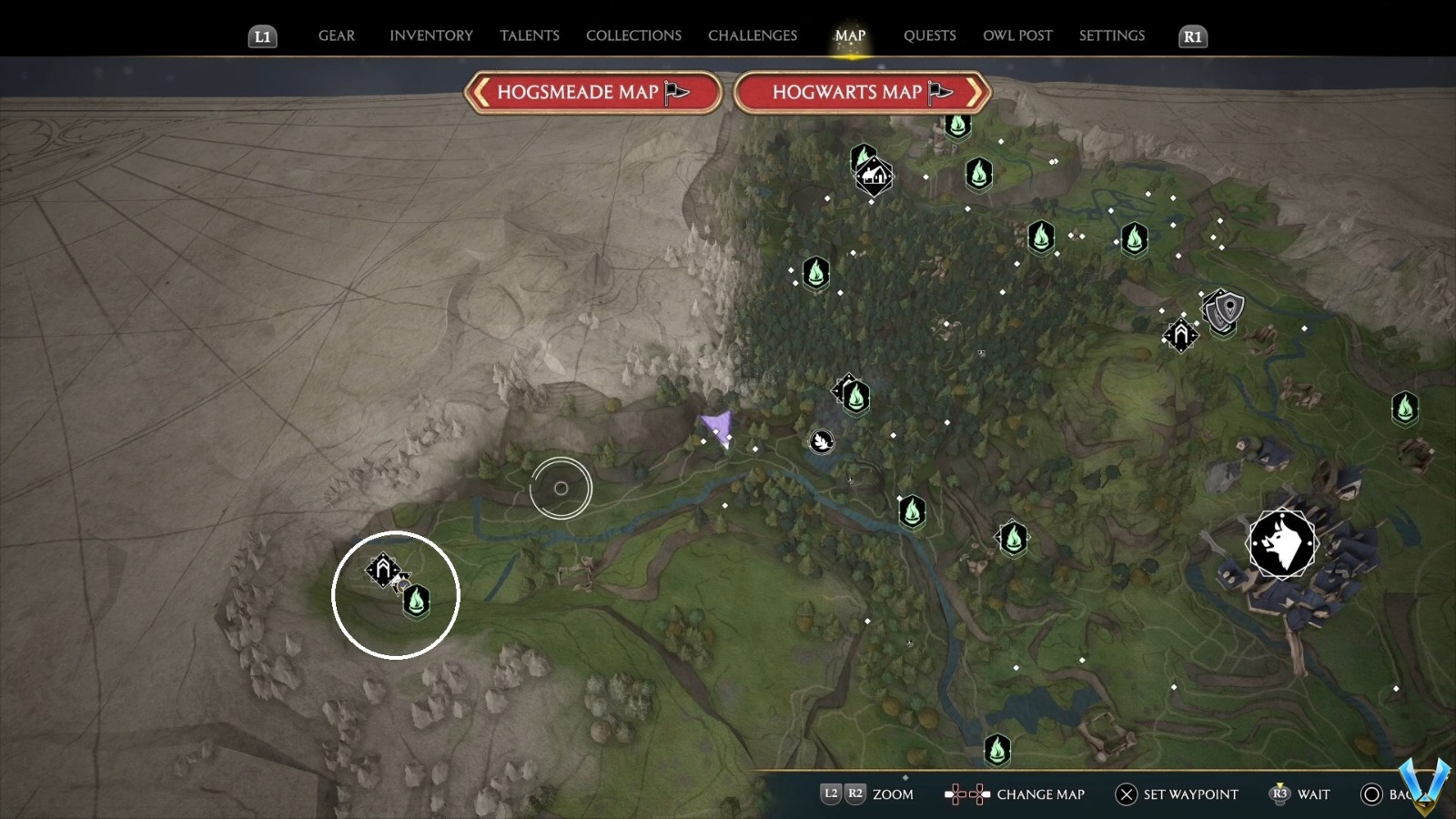Open the Hogwarts Map
1456x819 pixels.
pyautogui.click(x=860, y=92)
